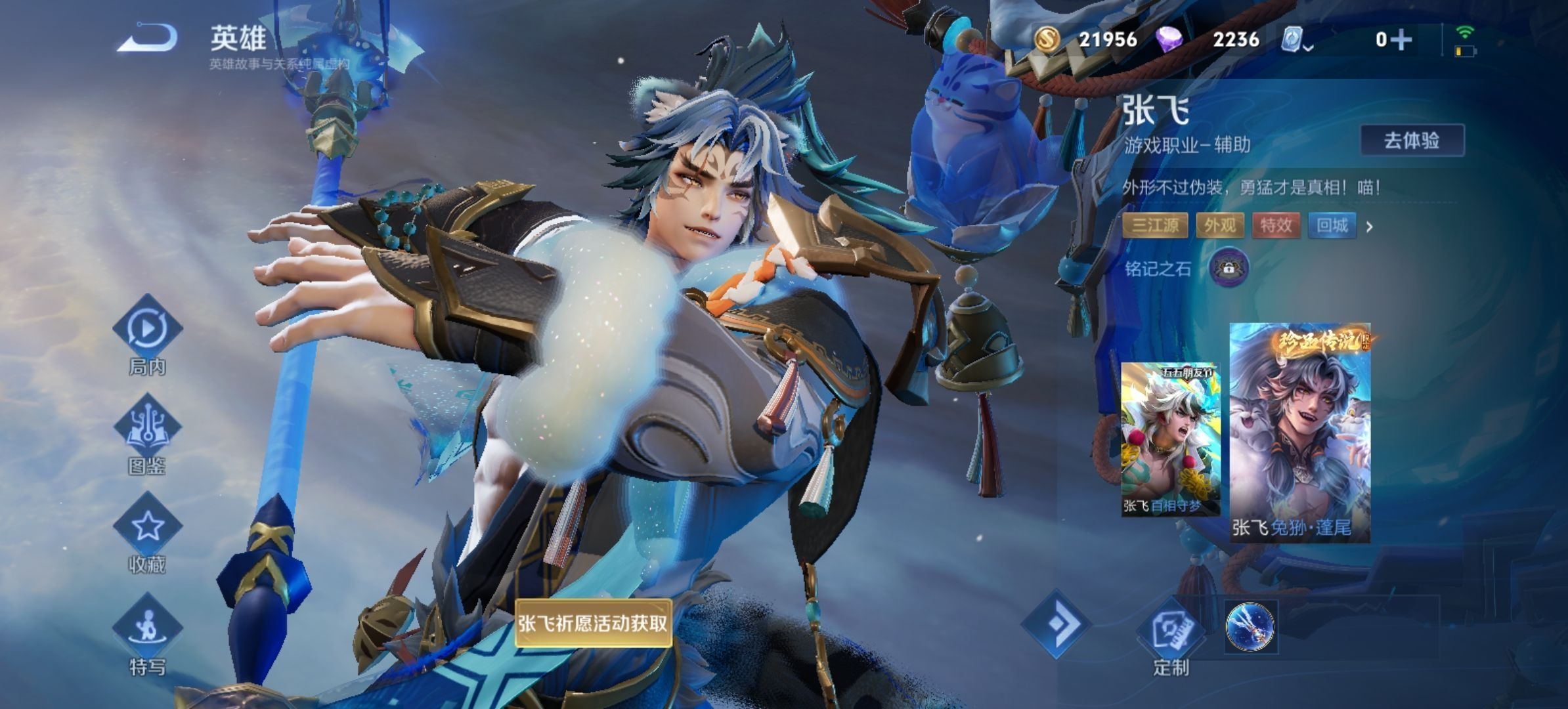Viewport: 1568px width, 709px height.
Task: Open the round weapon effect icon
Action: coord(1250,627)
